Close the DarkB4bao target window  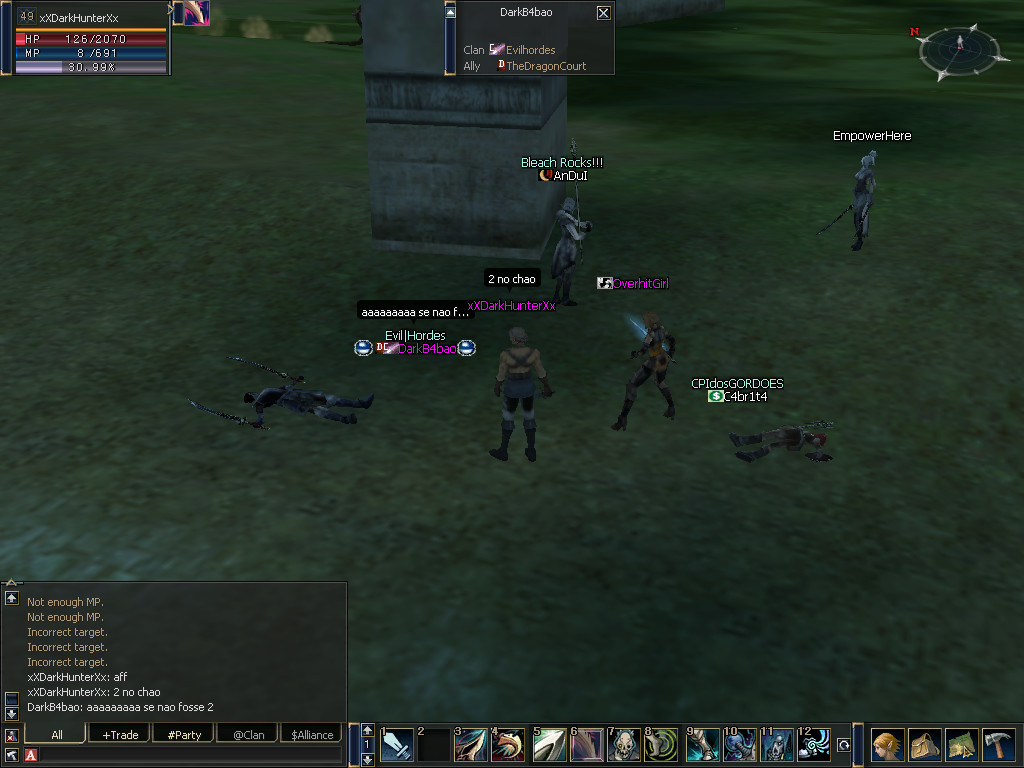pos(603,13)
